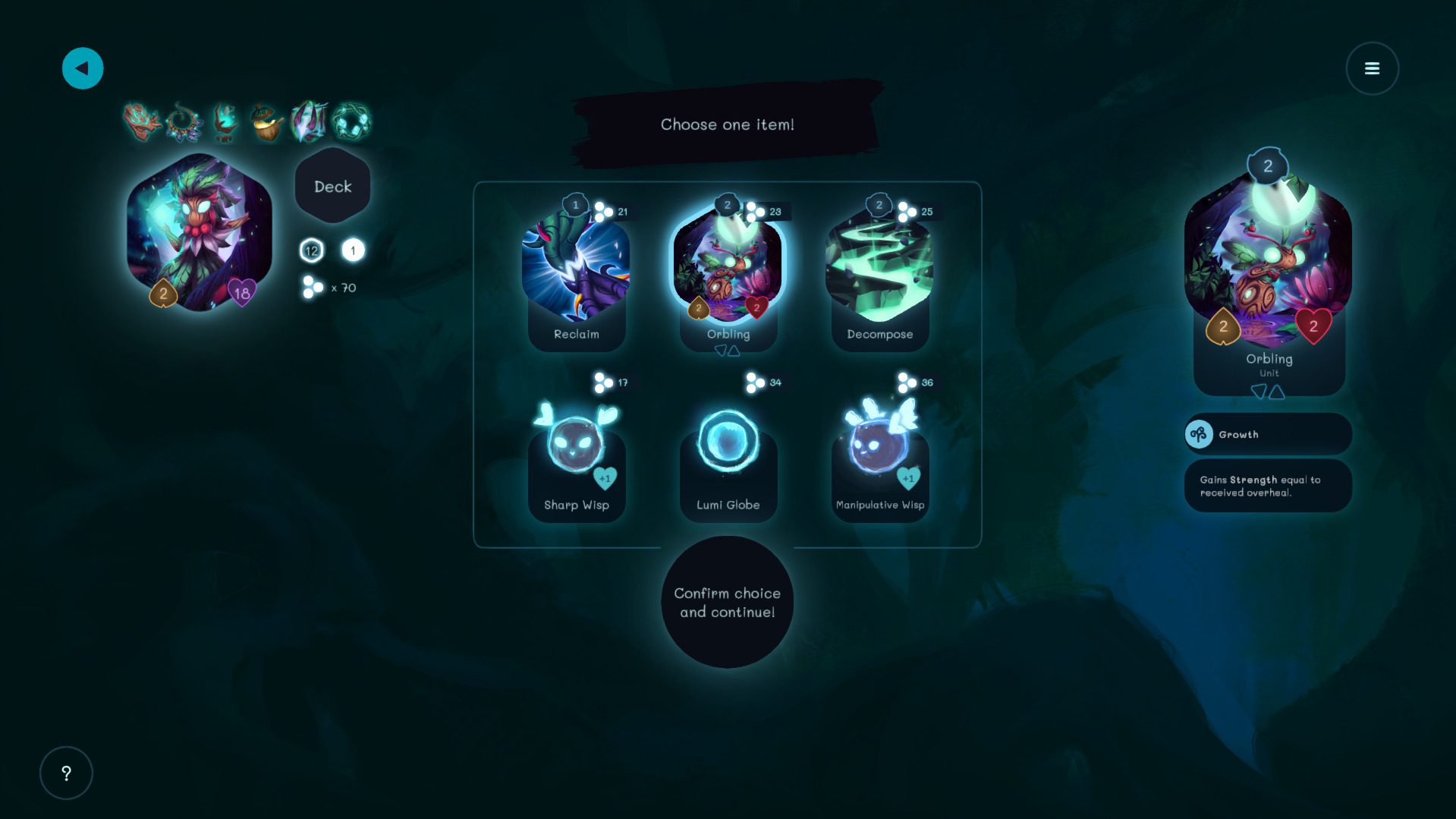Open the Deck view
This screenshot has width=1456, height=819.
click(332, 185)
